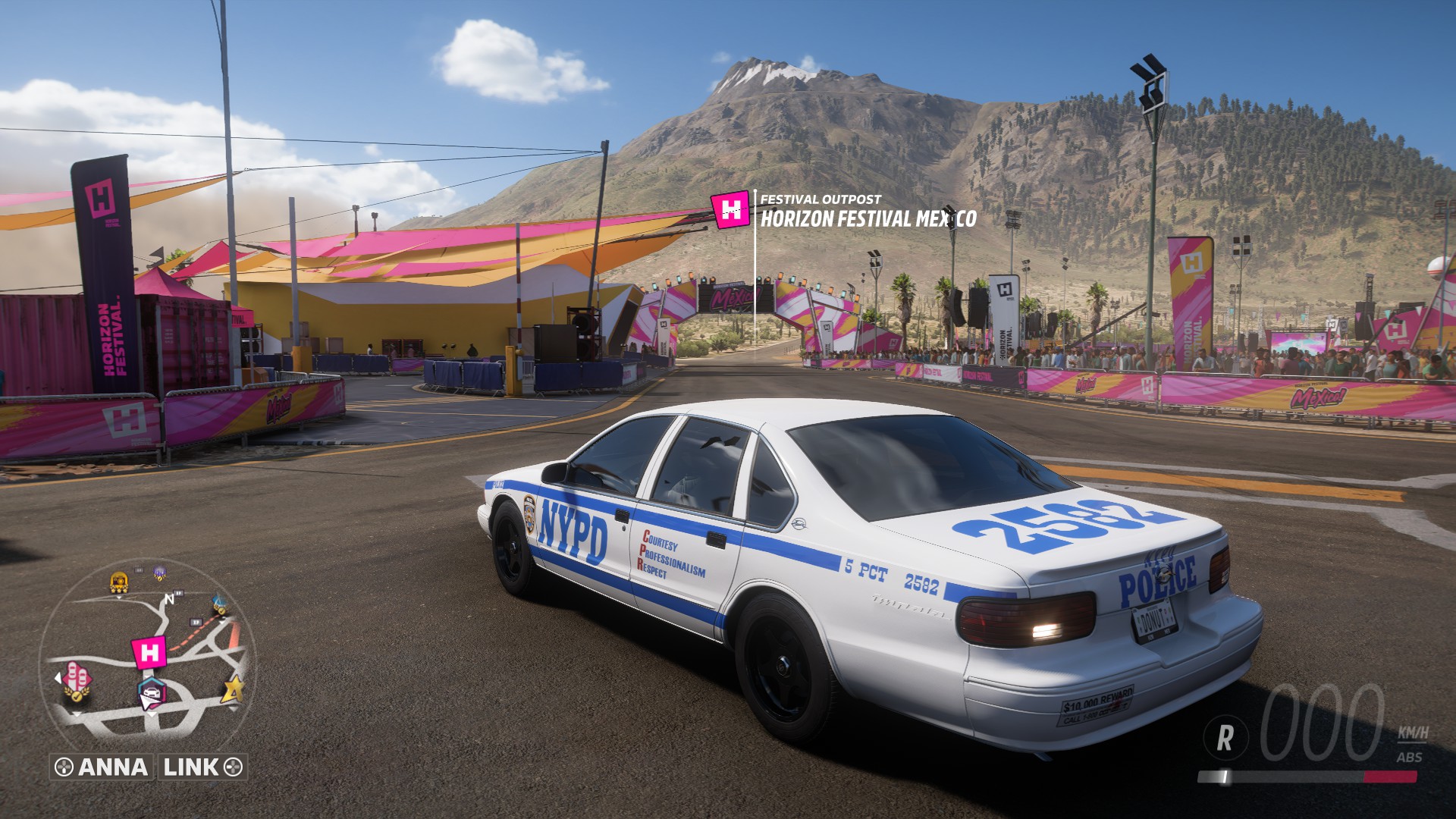
Task: Click the gold star marker on minimap
Action: pos(233,689)
